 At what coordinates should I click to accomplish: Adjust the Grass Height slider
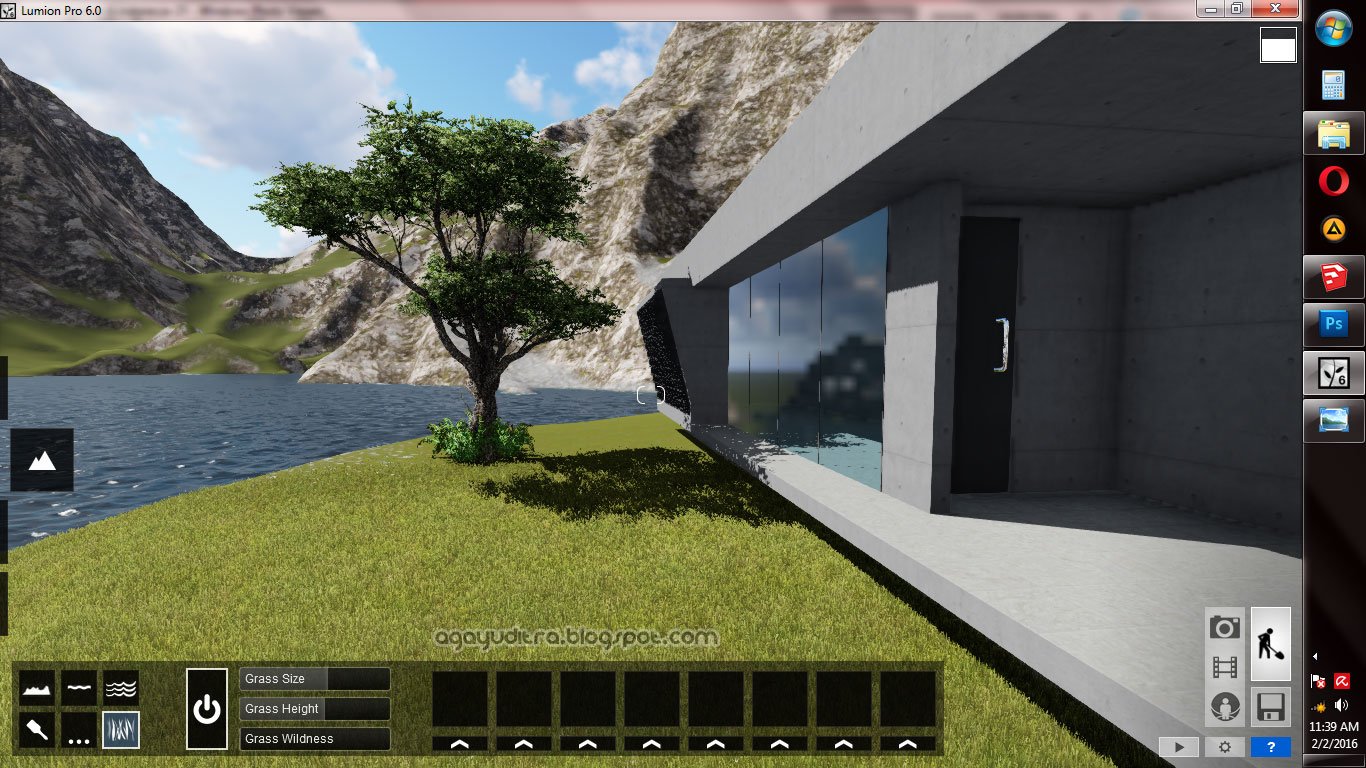point(314,709)
